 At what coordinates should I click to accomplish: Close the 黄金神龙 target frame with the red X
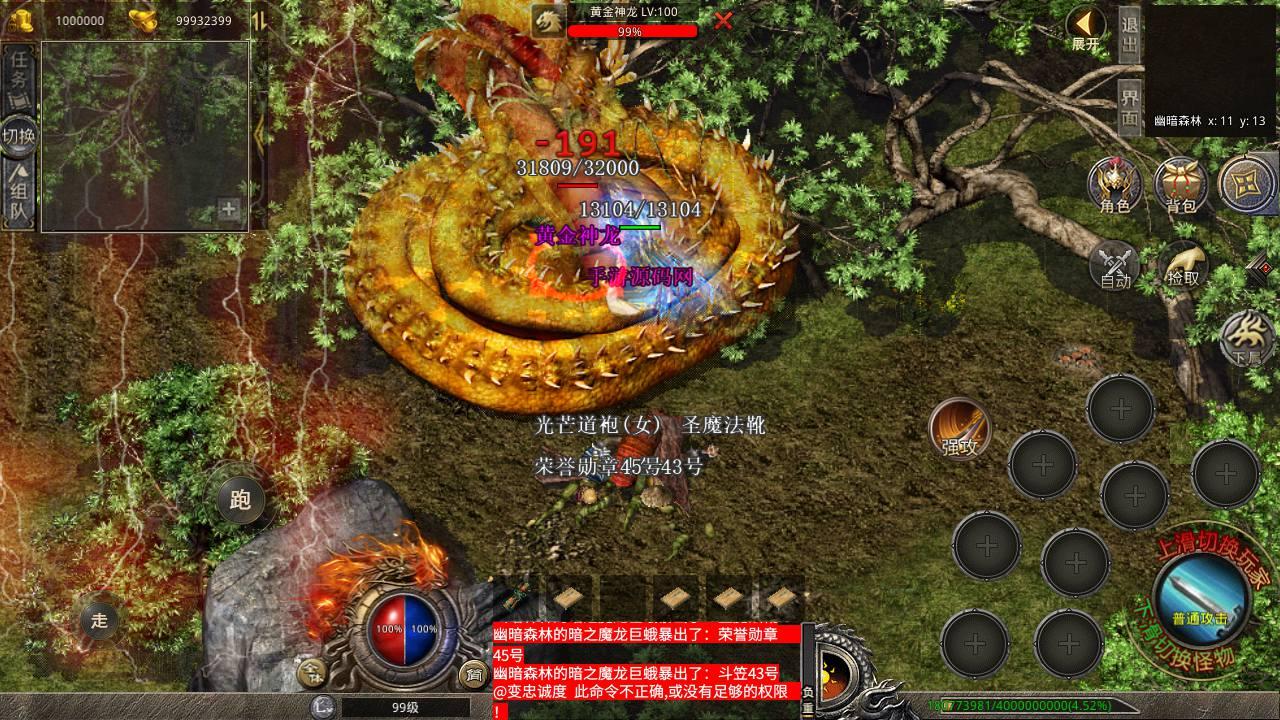point(723,21)
